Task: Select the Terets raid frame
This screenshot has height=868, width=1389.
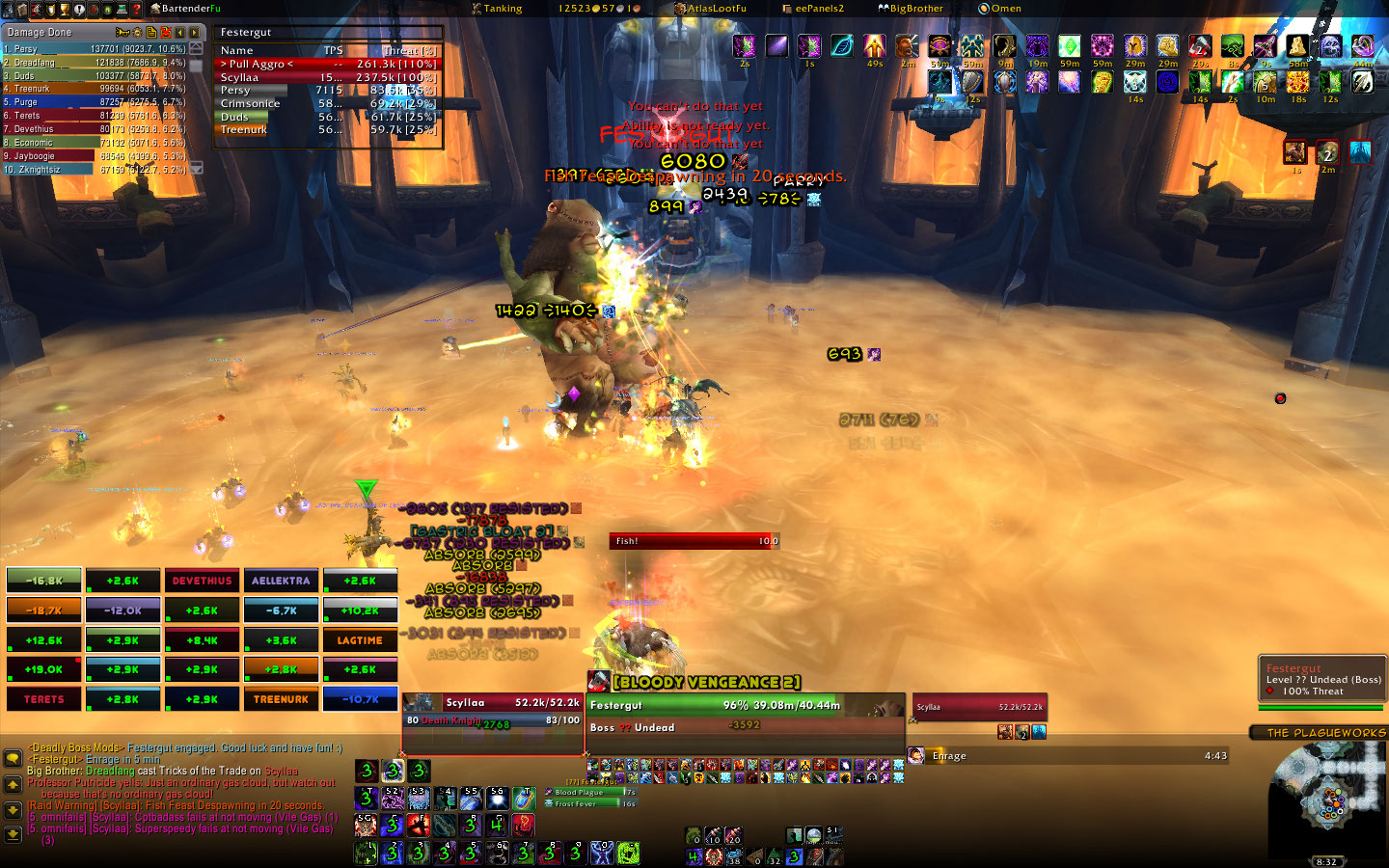Action: coord(44,699)
